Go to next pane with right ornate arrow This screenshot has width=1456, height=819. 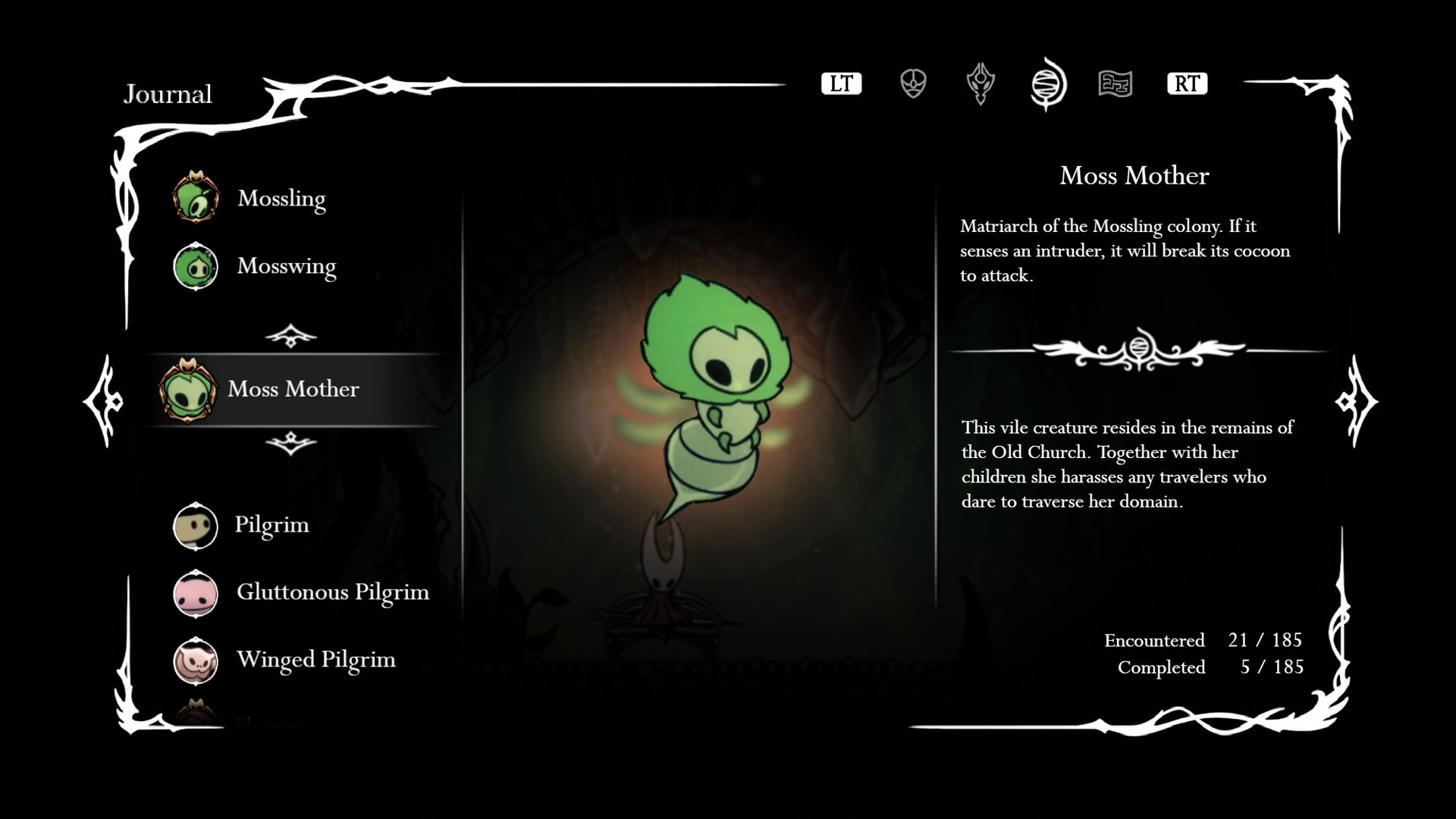point(1355,400)
